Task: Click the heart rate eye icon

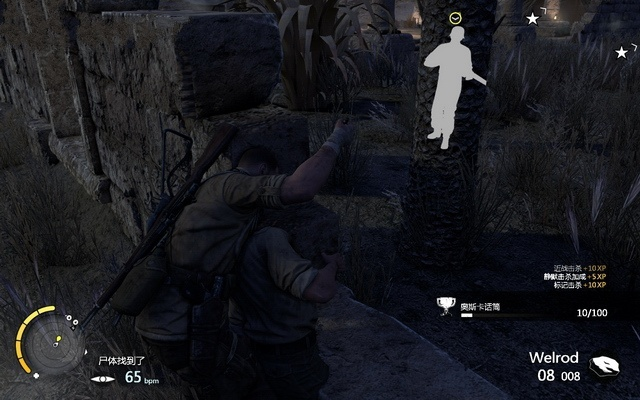Action: tap(103, 378)
